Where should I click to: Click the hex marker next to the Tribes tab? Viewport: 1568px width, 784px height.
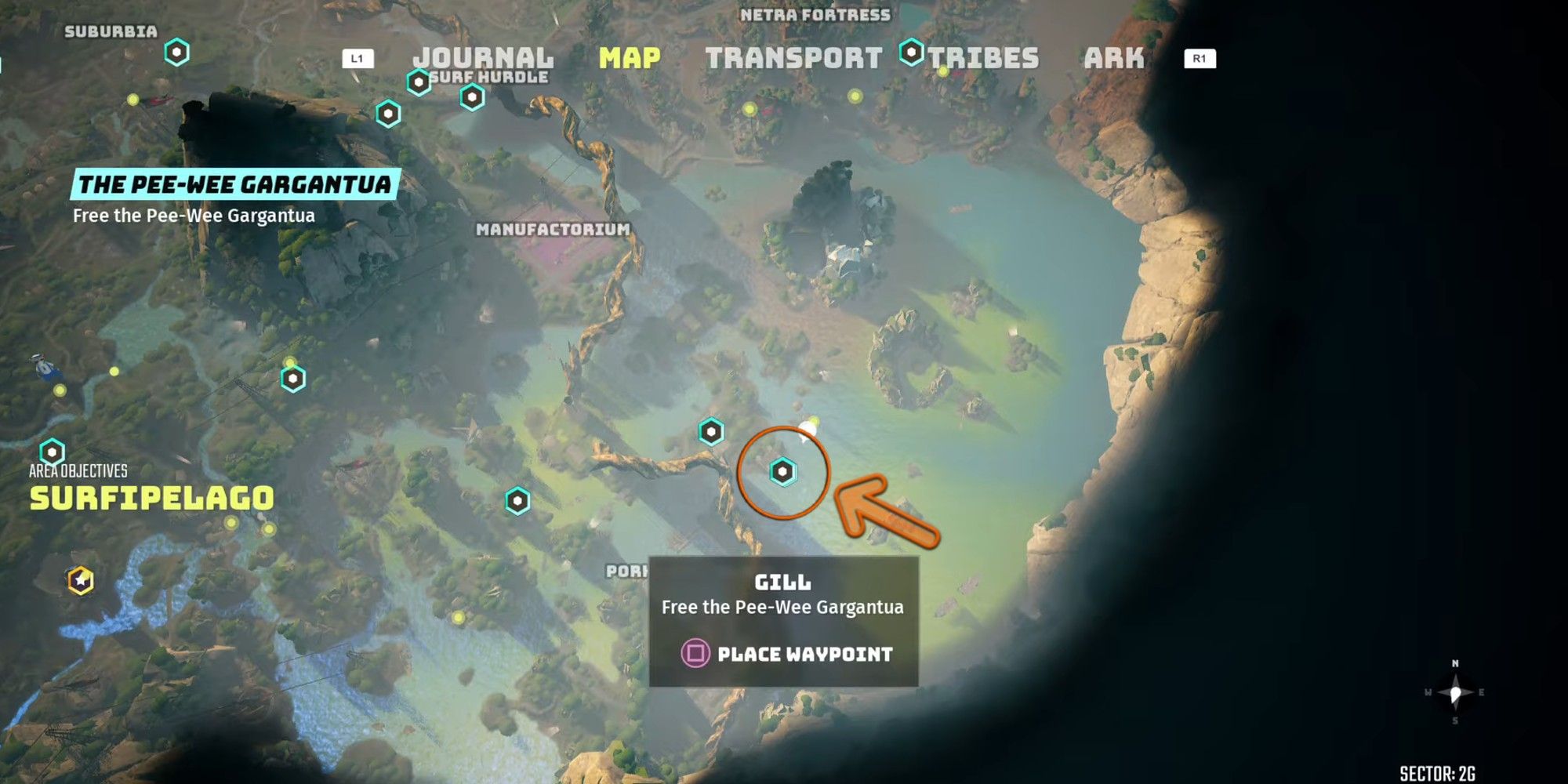tap(911, 52)
